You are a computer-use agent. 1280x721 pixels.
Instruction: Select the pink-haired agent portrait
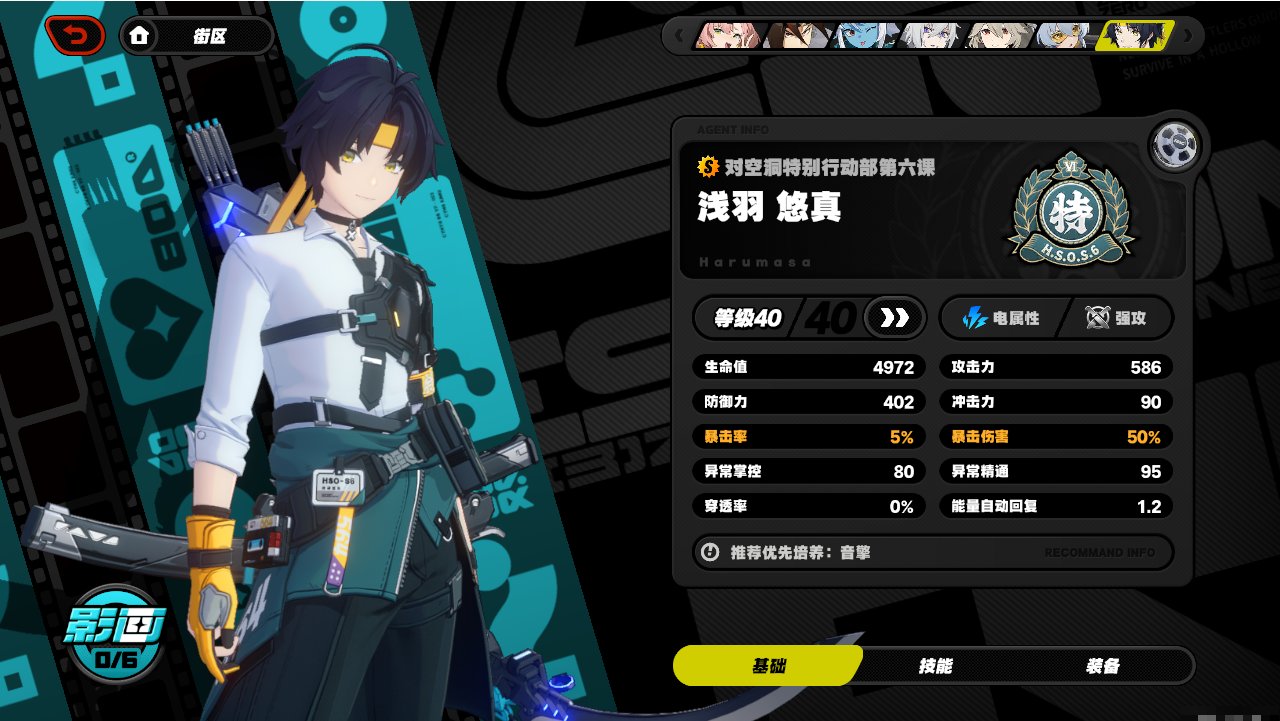click(727, 36)
